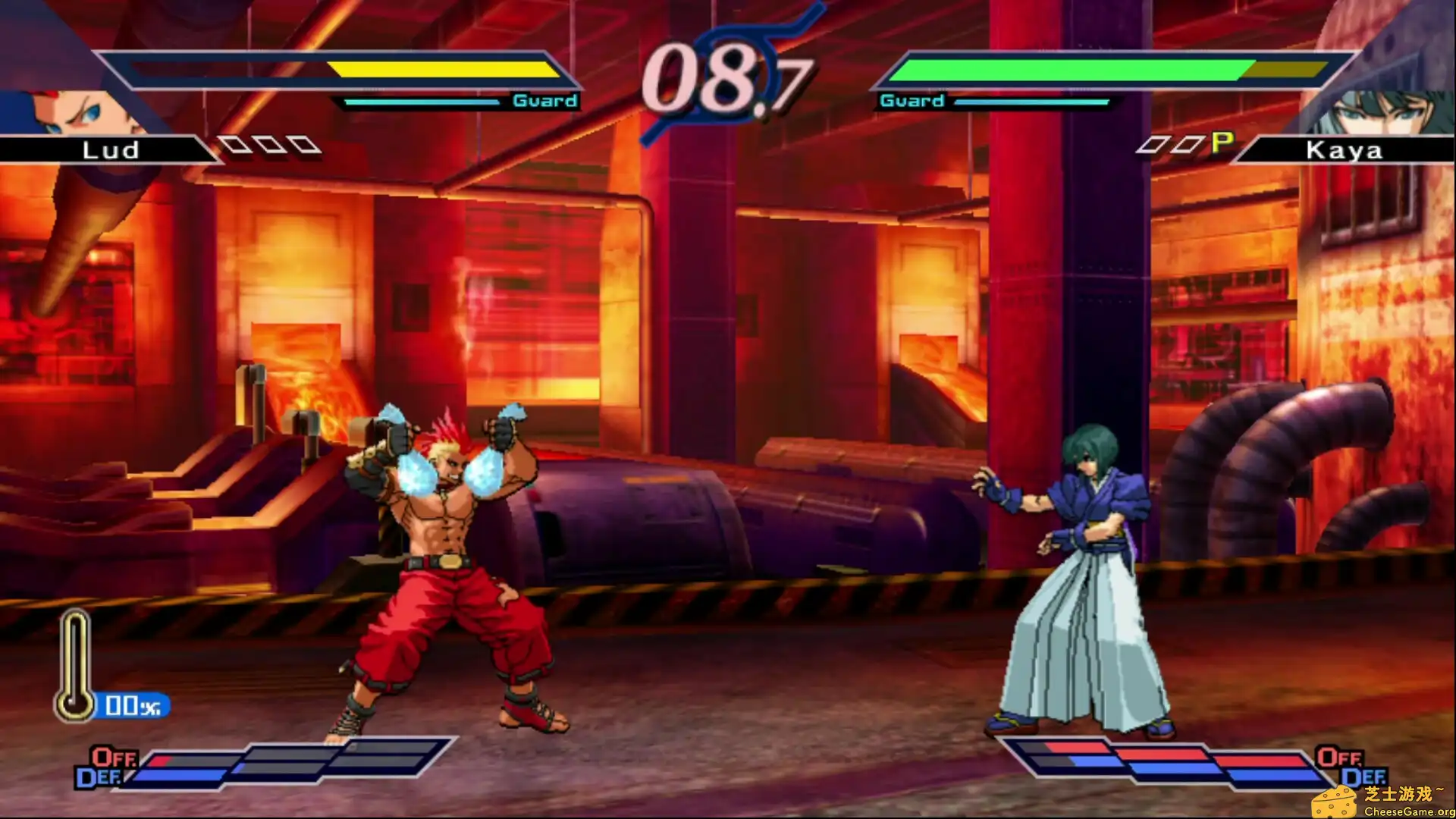
Task: Click the yellow P stock icon
Action: tap(1221, 143)
